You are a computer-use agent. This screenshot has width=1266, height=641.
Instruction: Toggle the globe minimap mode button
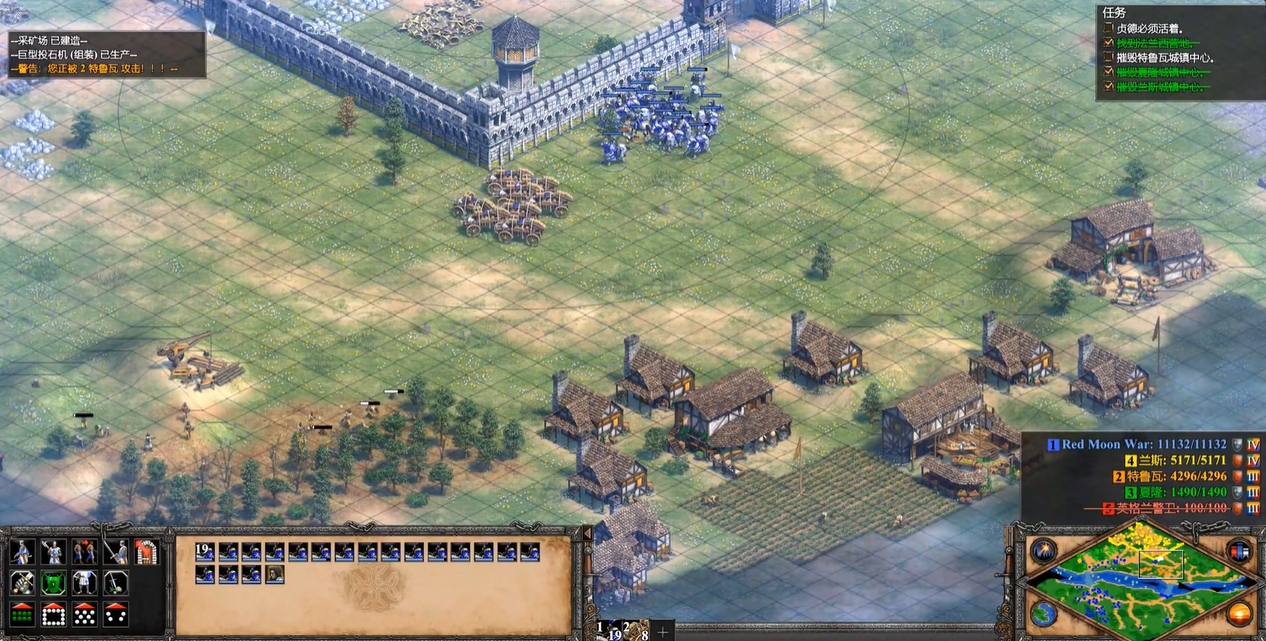[1043, 612]
